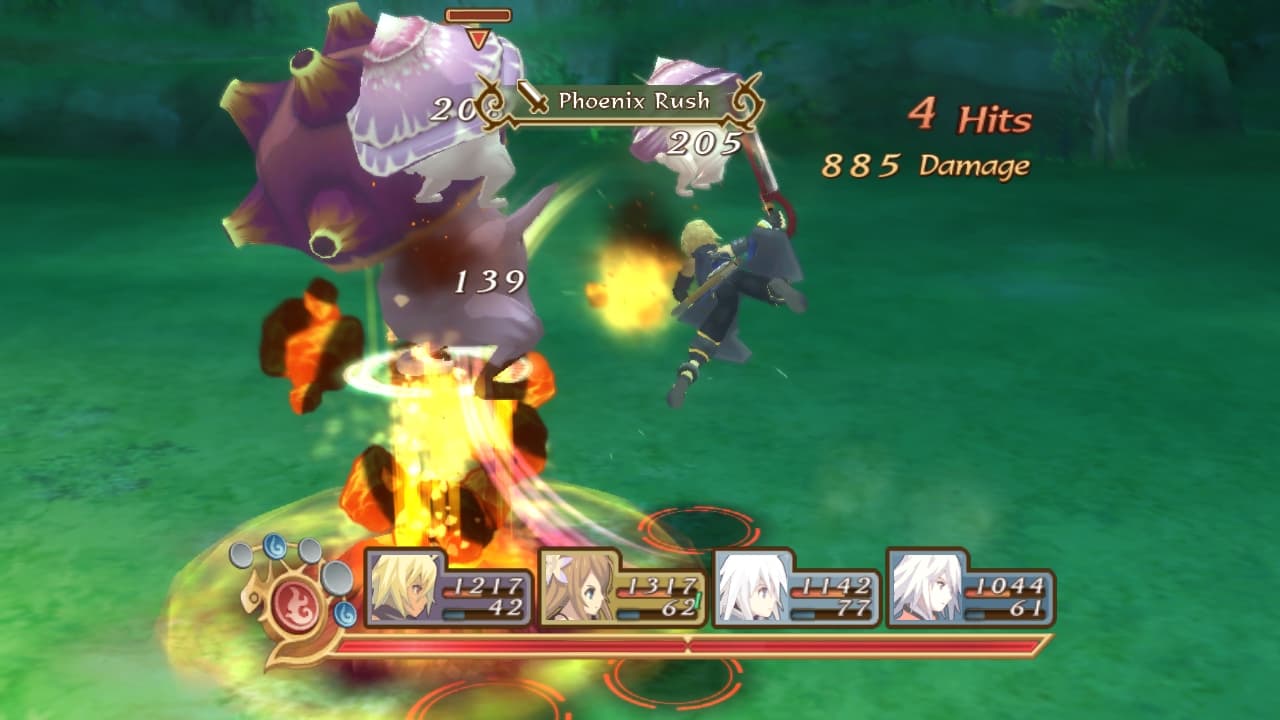1280x720 pixels.
Task: Click the lower blue water orb on the gauge
Action: (x=344, y=614)
